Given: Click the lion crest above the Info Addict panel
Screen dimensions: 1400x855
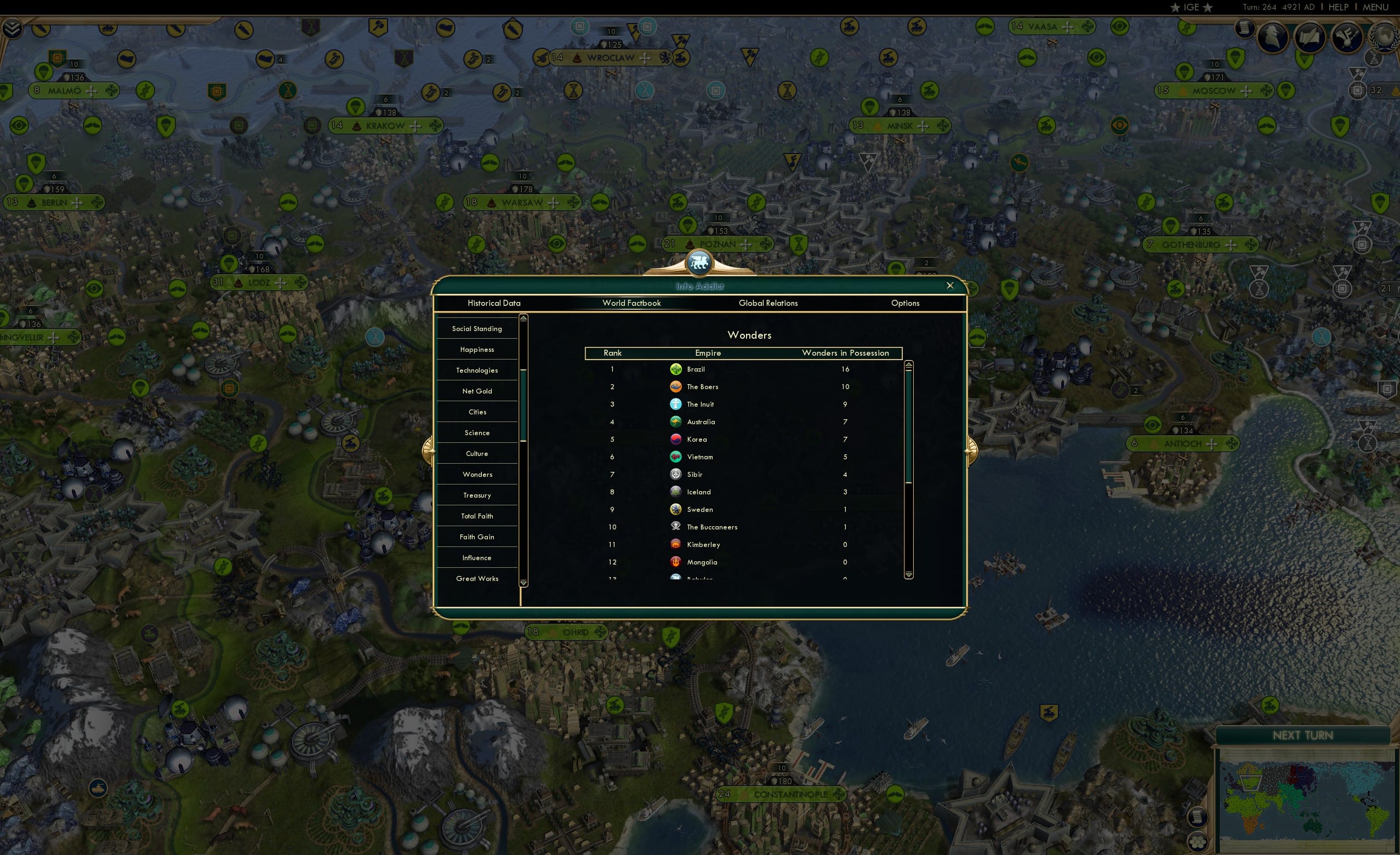Looking at the screenshot, I should point(698,262).
